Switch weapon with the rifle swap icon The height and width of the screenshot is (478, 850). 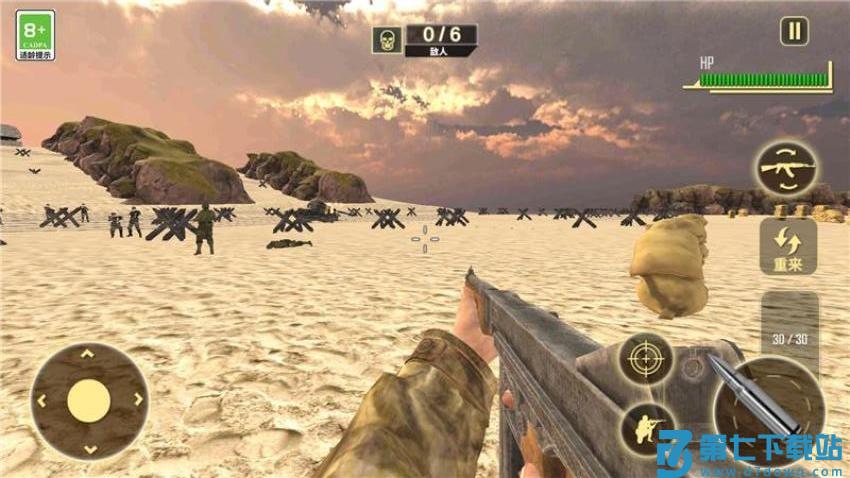[x=785, y=169]
